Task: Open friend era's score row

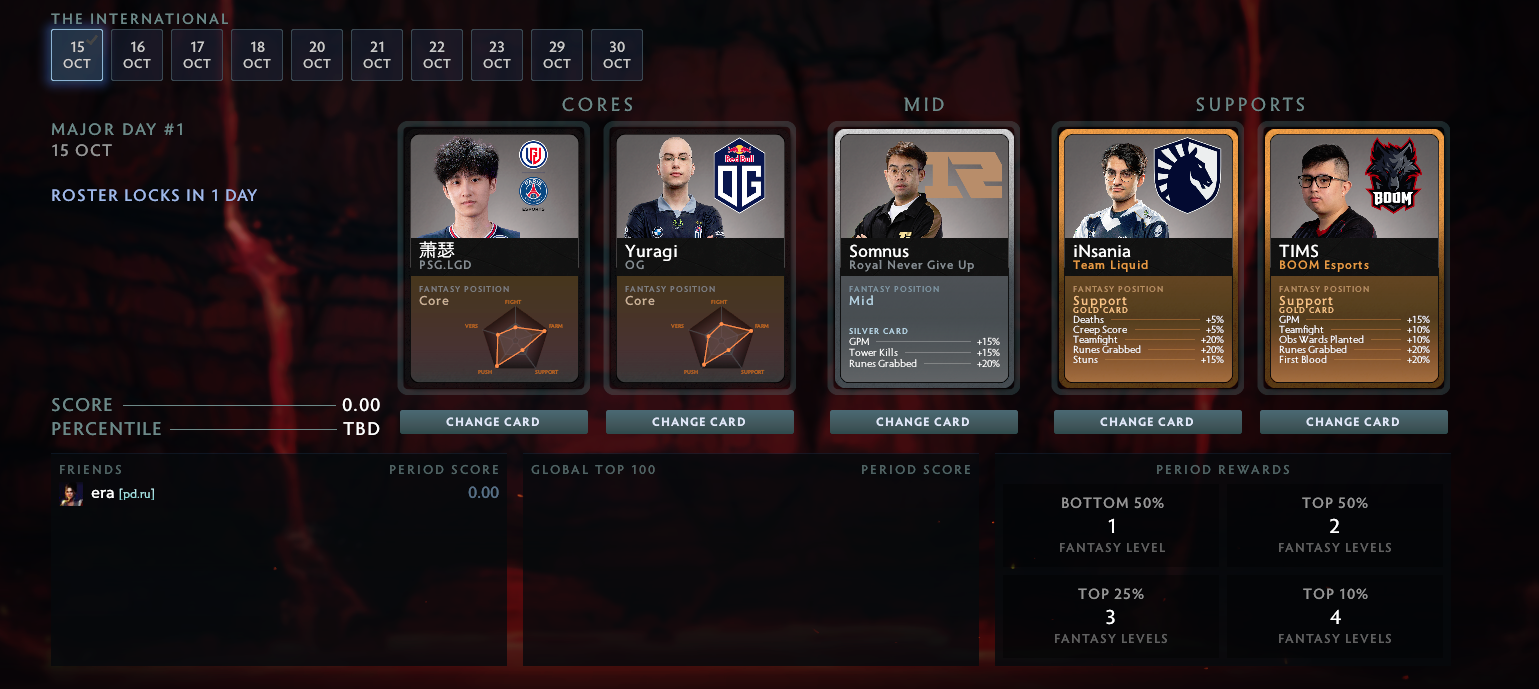Action: pyautogui.click(x=279, y=493)
